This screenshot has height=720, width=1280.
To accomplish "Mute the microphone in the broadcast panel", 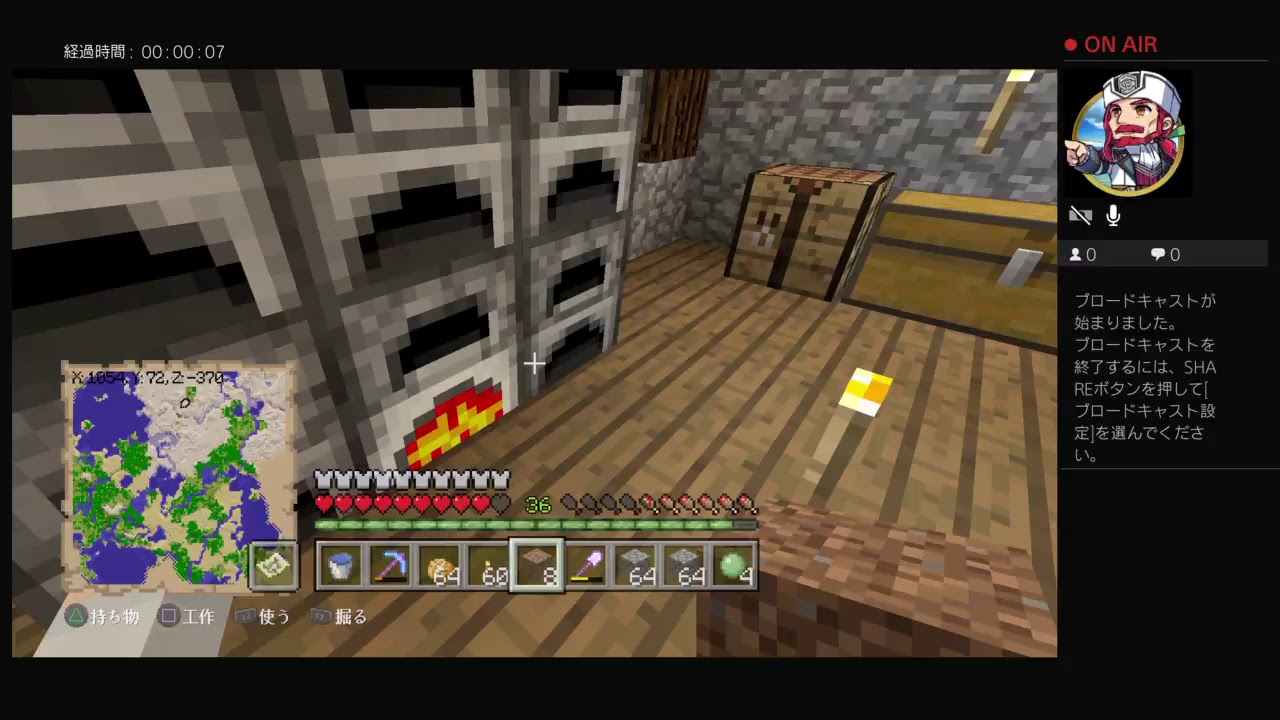I will (x=1113, y=215).
